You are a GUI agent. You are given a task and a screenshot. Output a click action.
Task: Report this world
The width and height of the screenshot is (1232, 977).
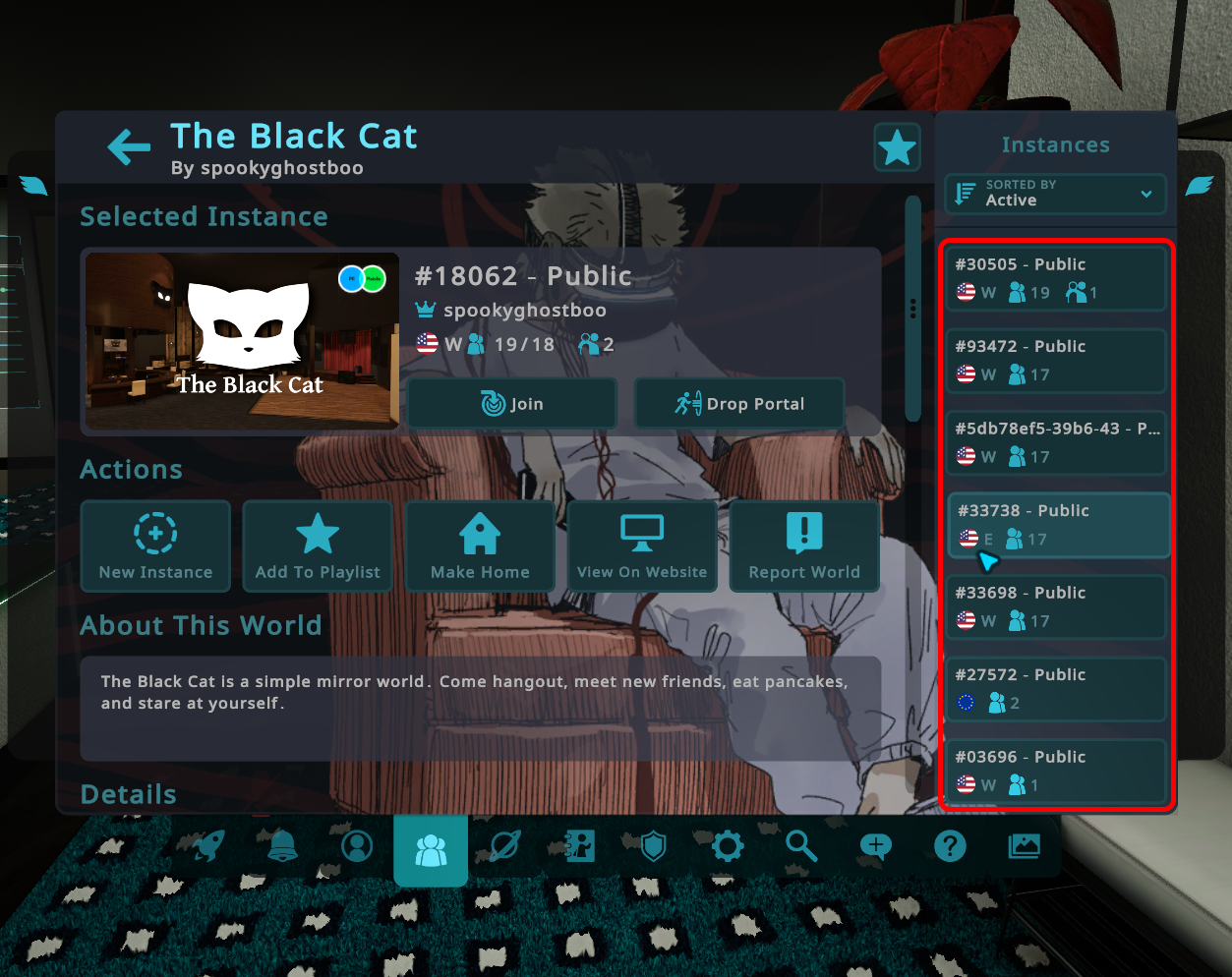click(804, 546)
